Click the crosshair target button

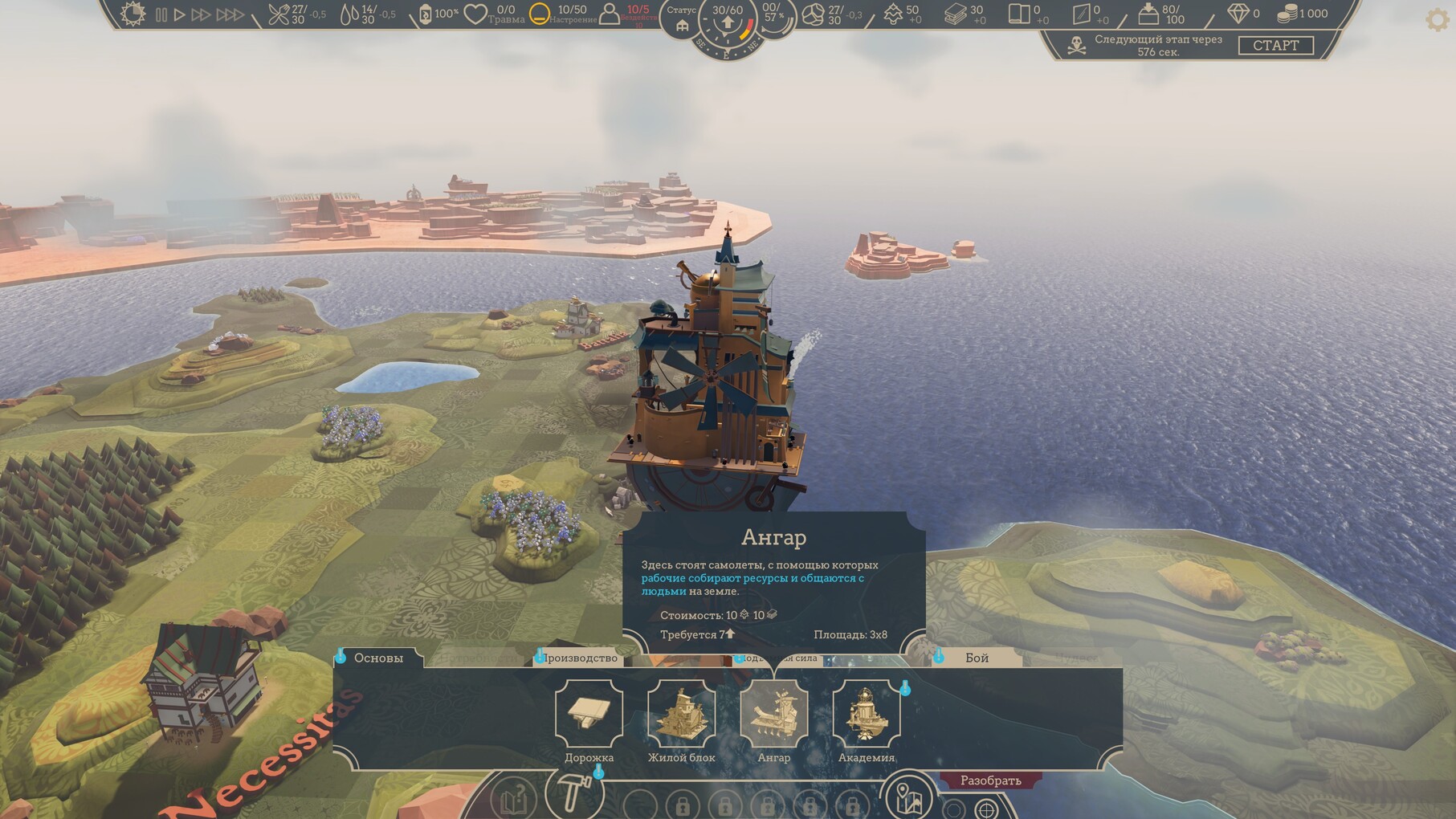986,809
